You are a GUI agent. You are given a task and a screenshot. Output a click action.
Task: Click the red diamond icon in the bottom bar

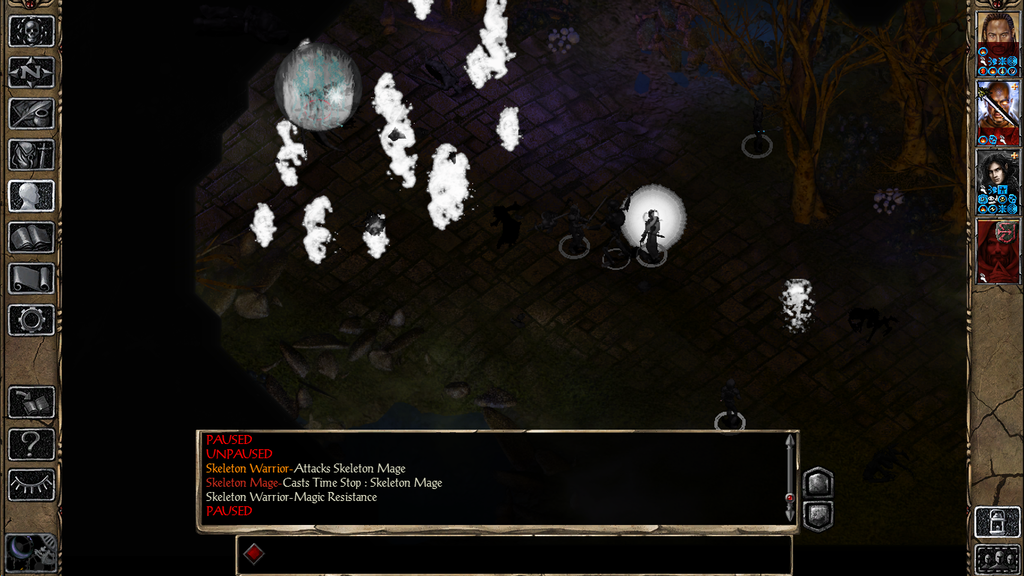tap(254, 554)
